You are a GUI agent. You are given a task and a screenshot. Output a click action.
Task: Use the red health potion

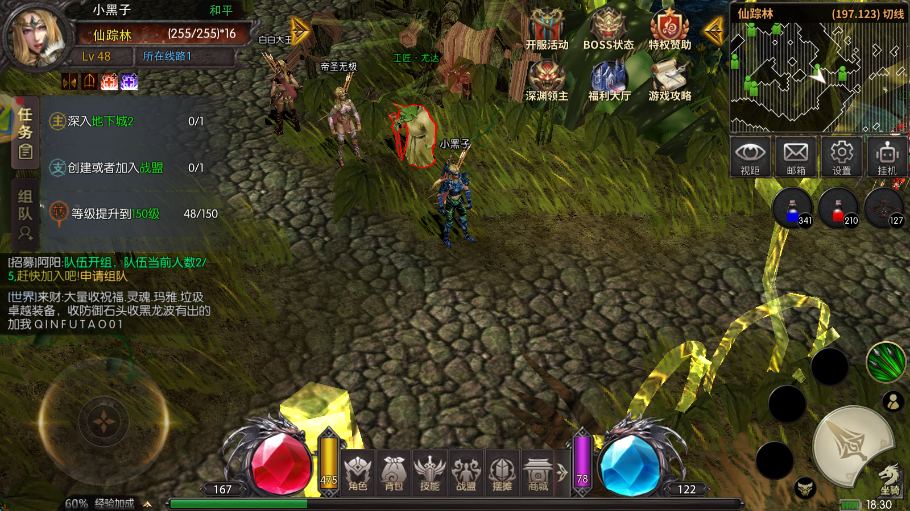[x=837, y=208]
